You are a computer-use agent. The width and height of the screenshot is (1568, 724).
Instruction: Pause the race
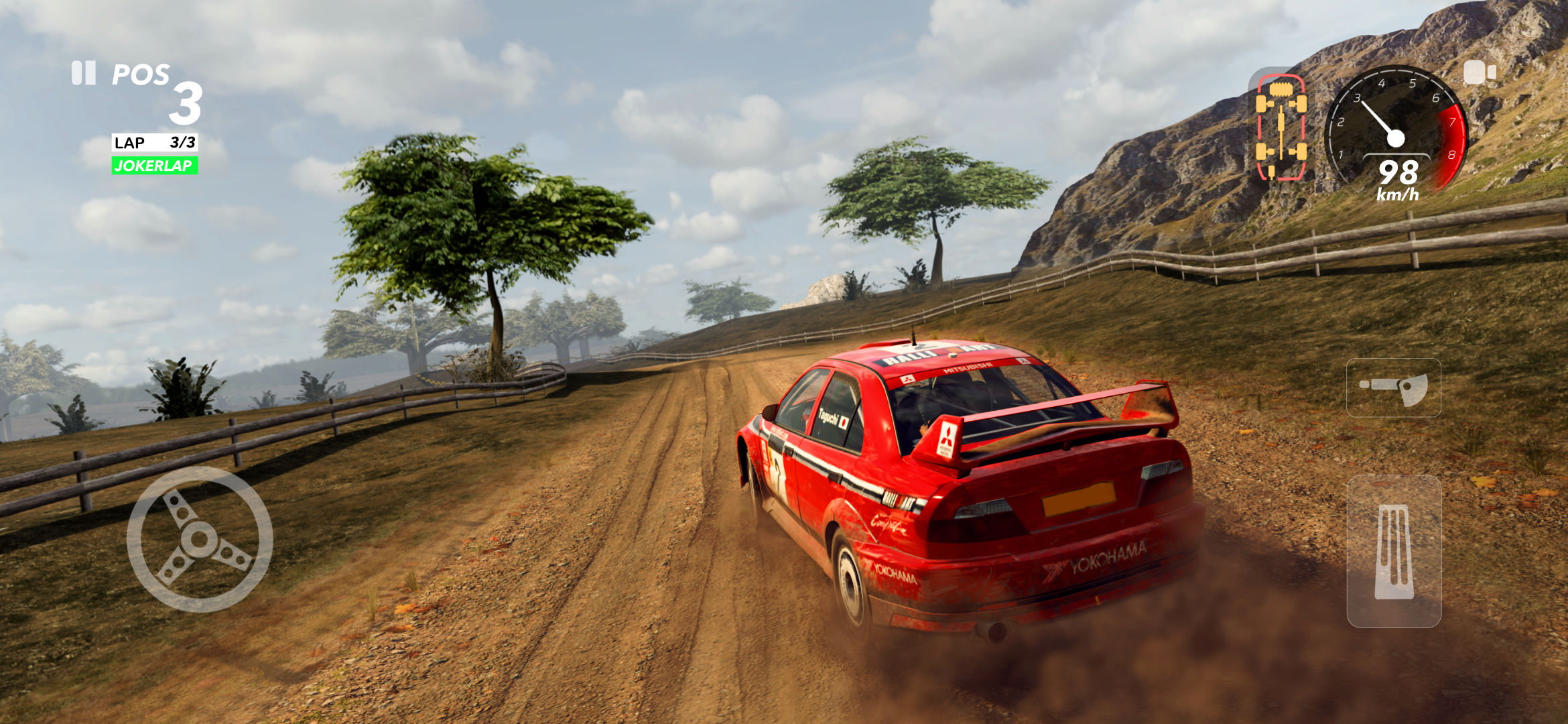[x=84, y=73]
